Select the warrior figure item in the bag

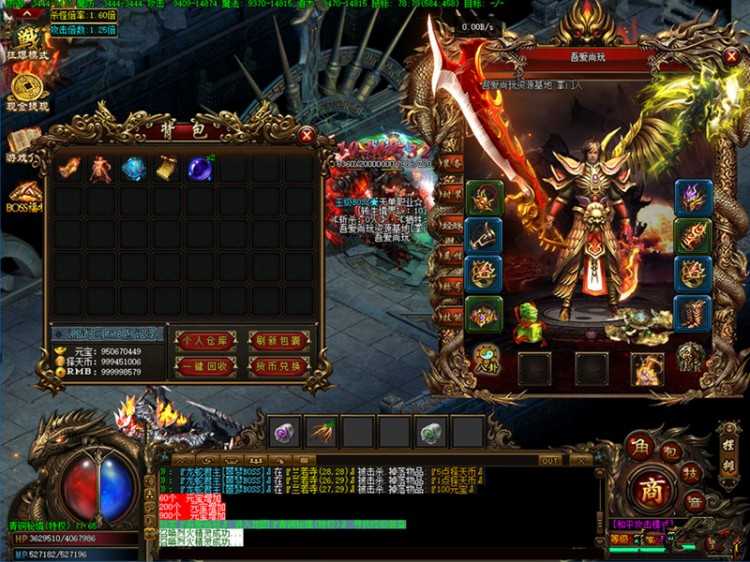pos(101,169)
